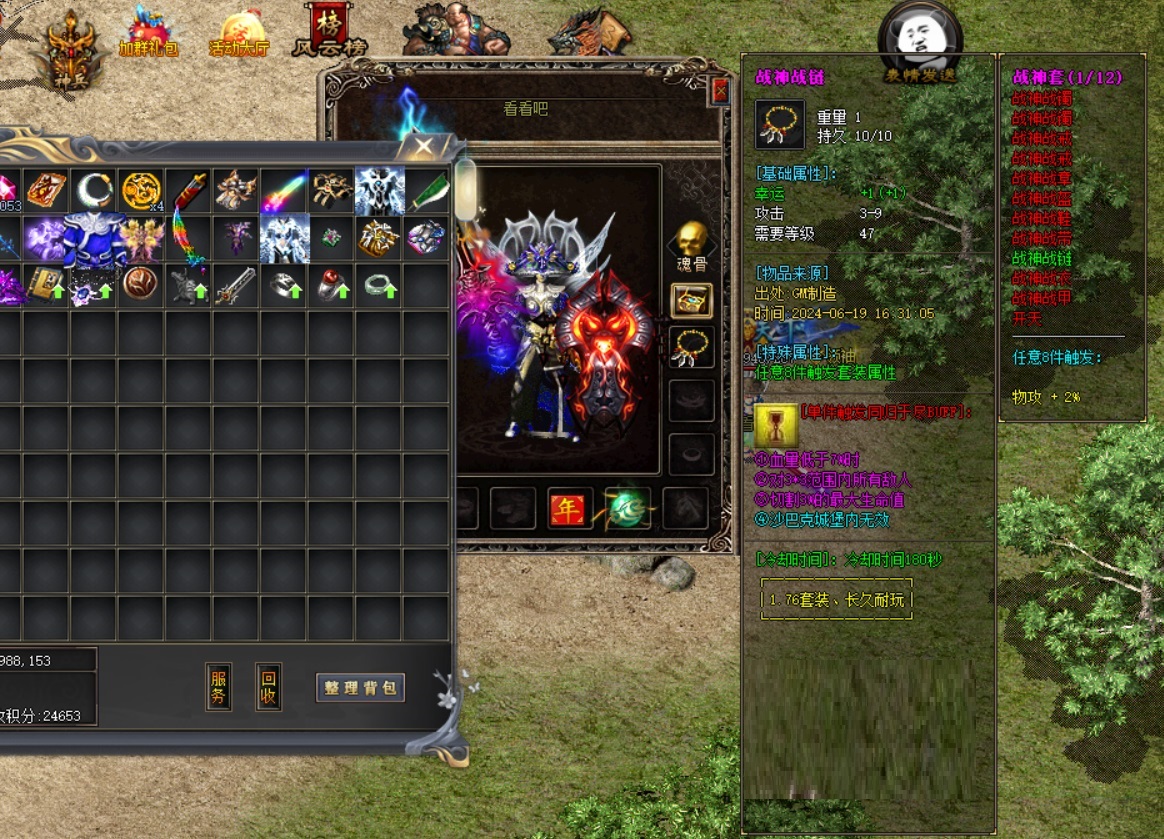
Task: Open the 回收 recycle button
Action: point(268,687)
